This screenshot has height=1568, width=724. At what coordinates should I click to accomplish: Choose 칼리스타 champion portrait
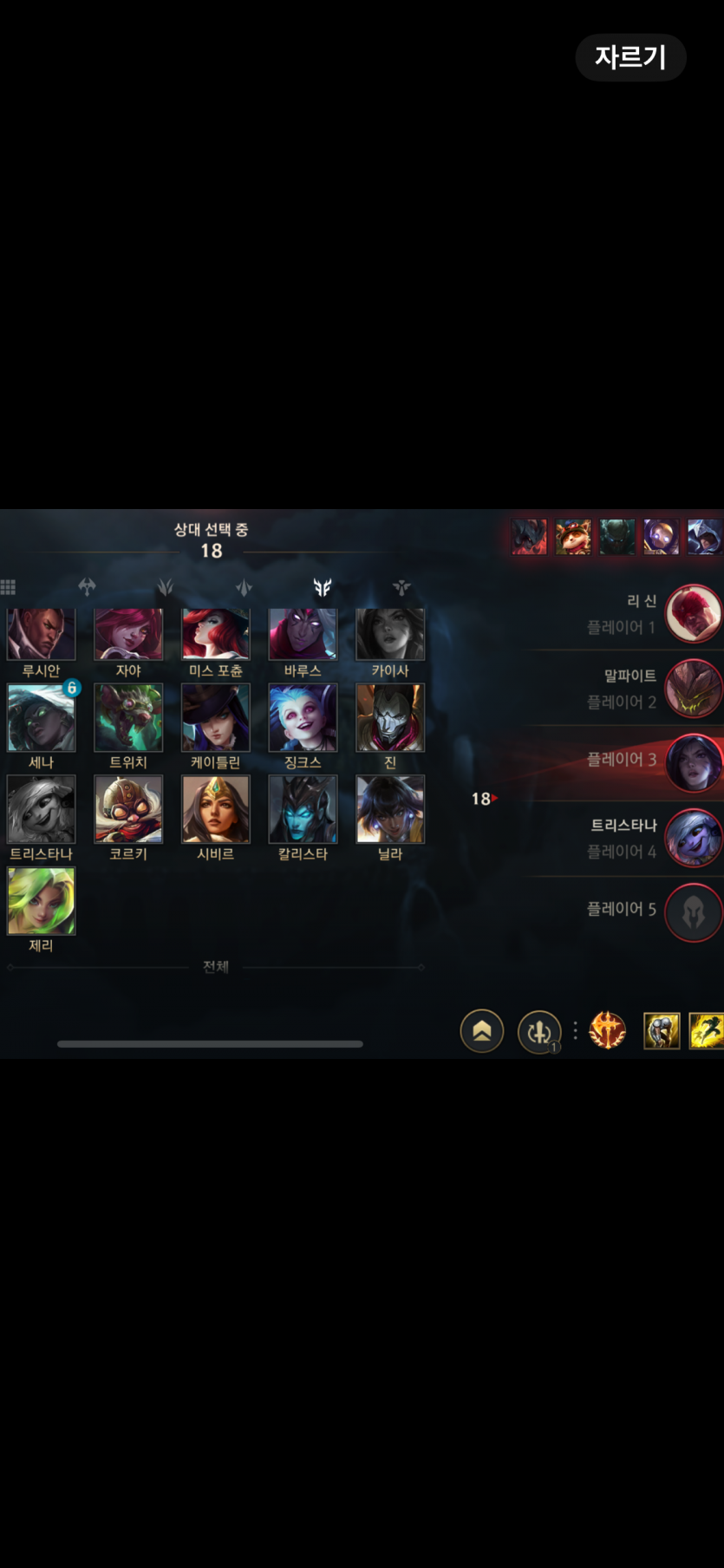tap(303, 809)
